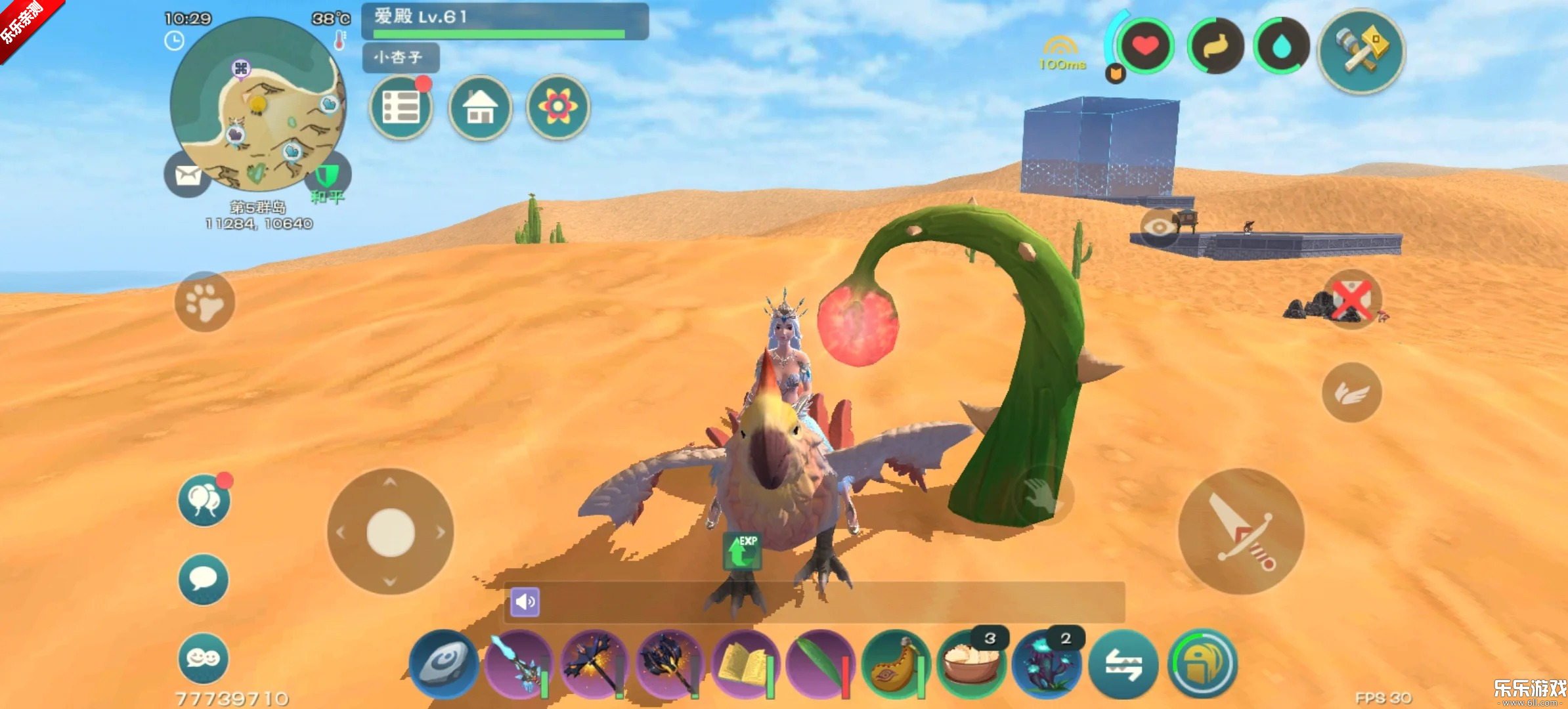Image resolution: width=1568 pixels, height=709 pixels.
Task: Attack with the sword action button
Action: click(x=1241, y=532)
